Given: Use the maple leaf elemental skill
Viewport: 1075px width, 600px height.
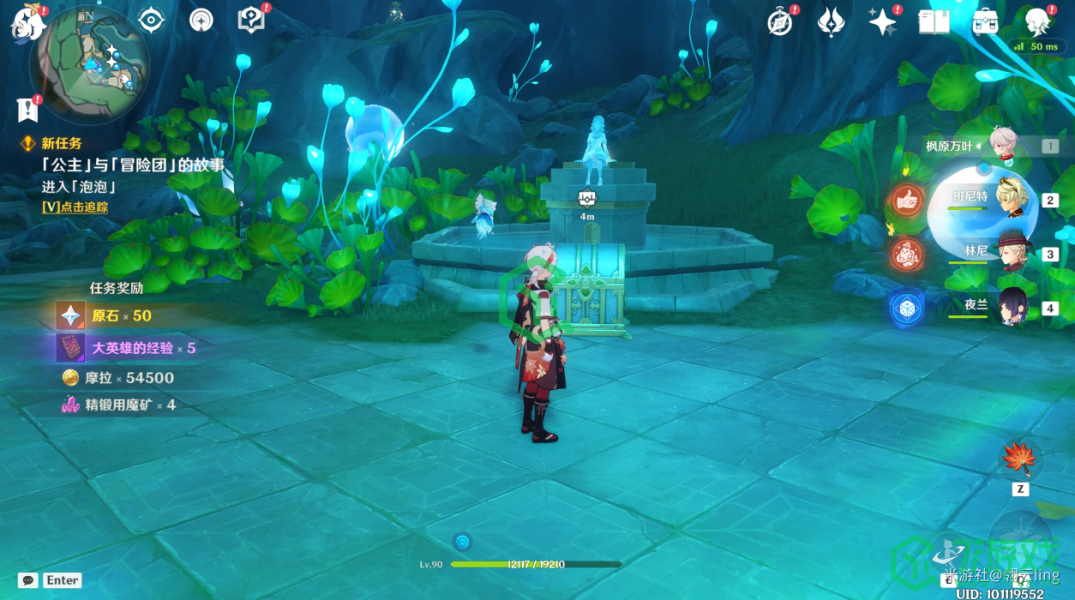Looking at the screenshot, I should pyautogui.click(x=1020, y=460).
